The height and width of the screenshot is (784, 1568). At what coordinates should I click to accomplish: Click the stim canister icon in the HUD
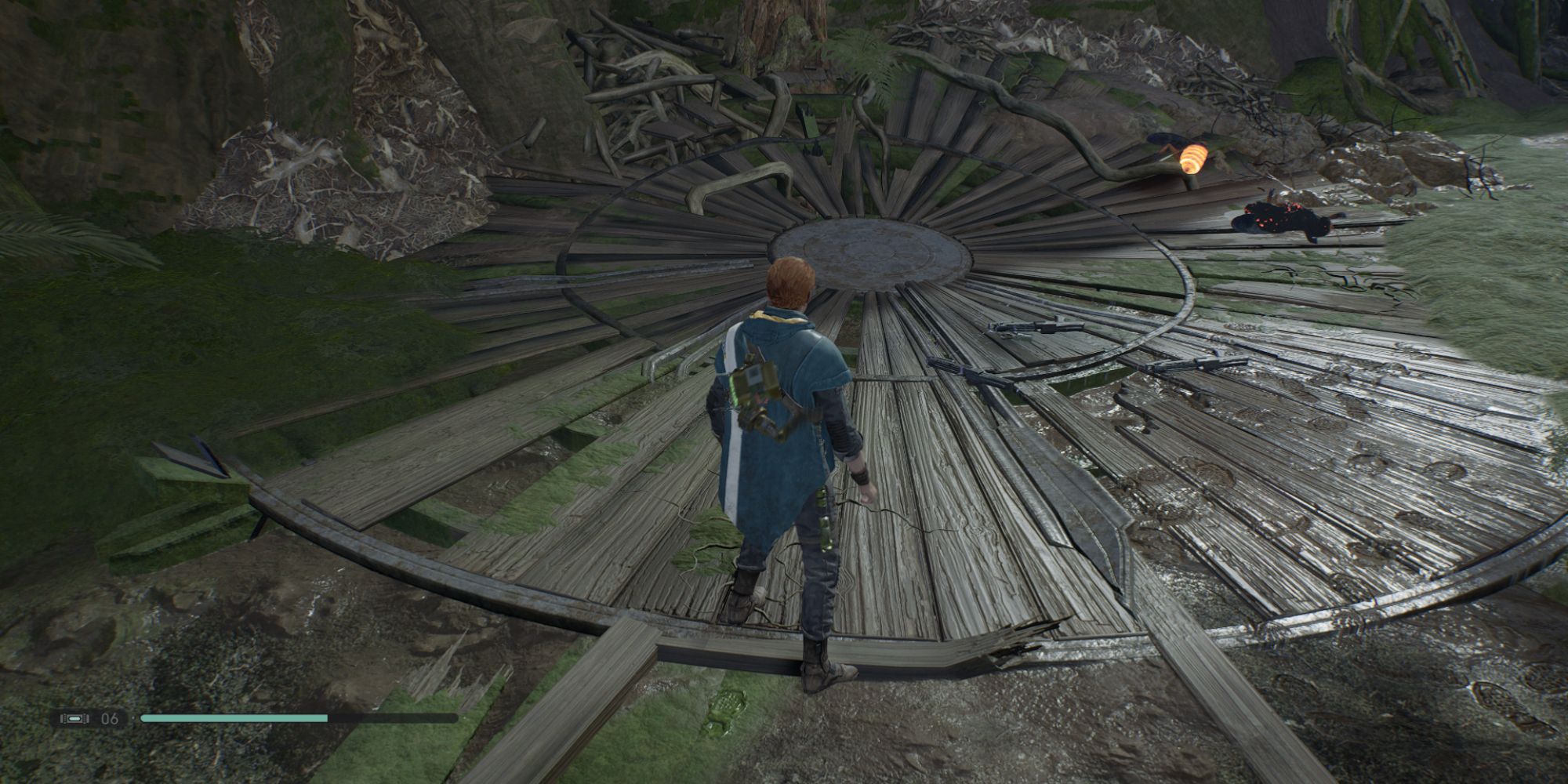point(74,718)
